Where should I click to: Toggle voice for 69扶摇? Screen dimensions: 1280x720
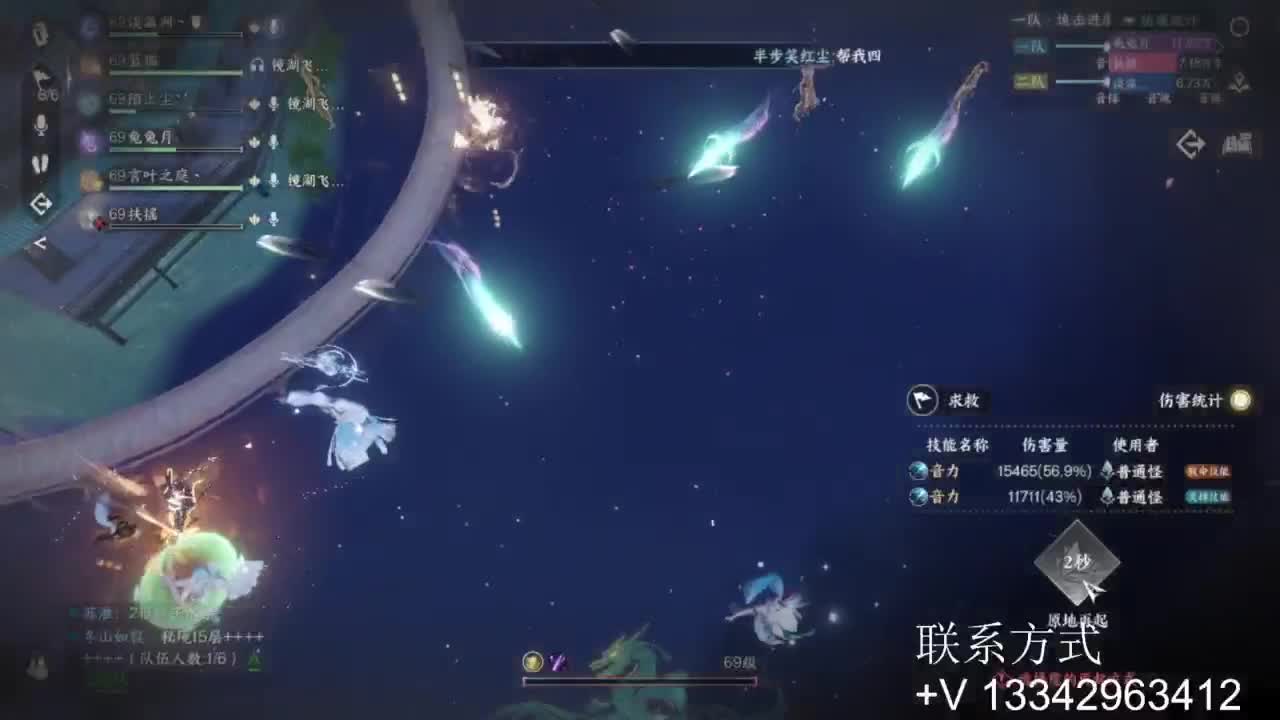pyautogui.click(x=274, y=220)
